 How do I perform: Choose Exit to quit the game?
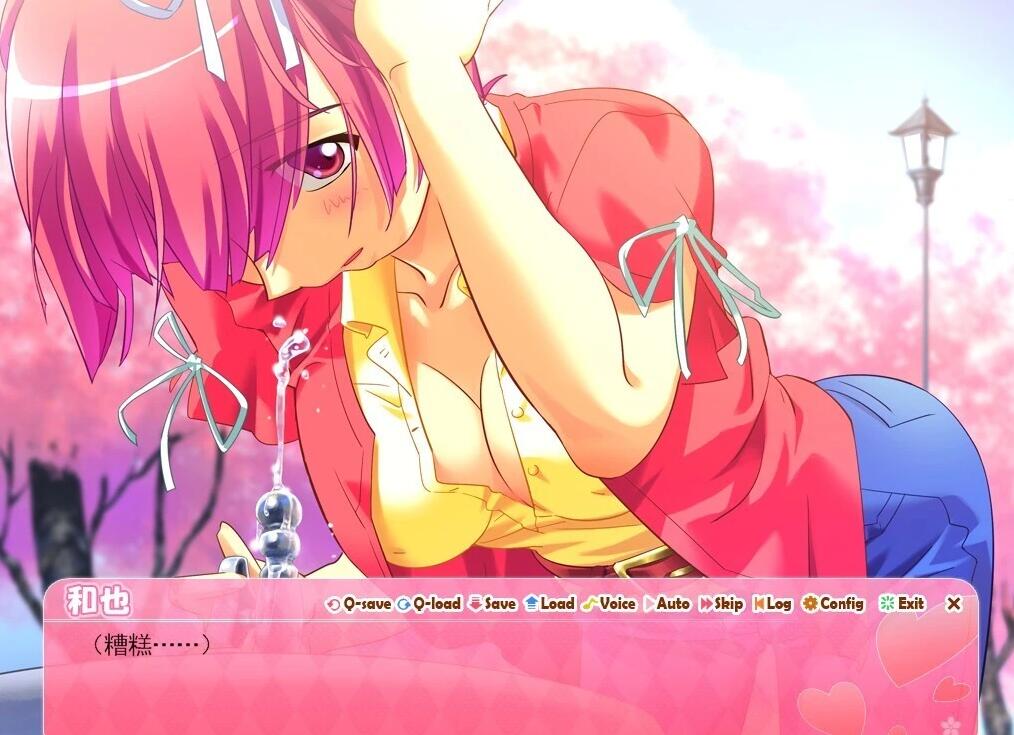click(x=902, y=604)
